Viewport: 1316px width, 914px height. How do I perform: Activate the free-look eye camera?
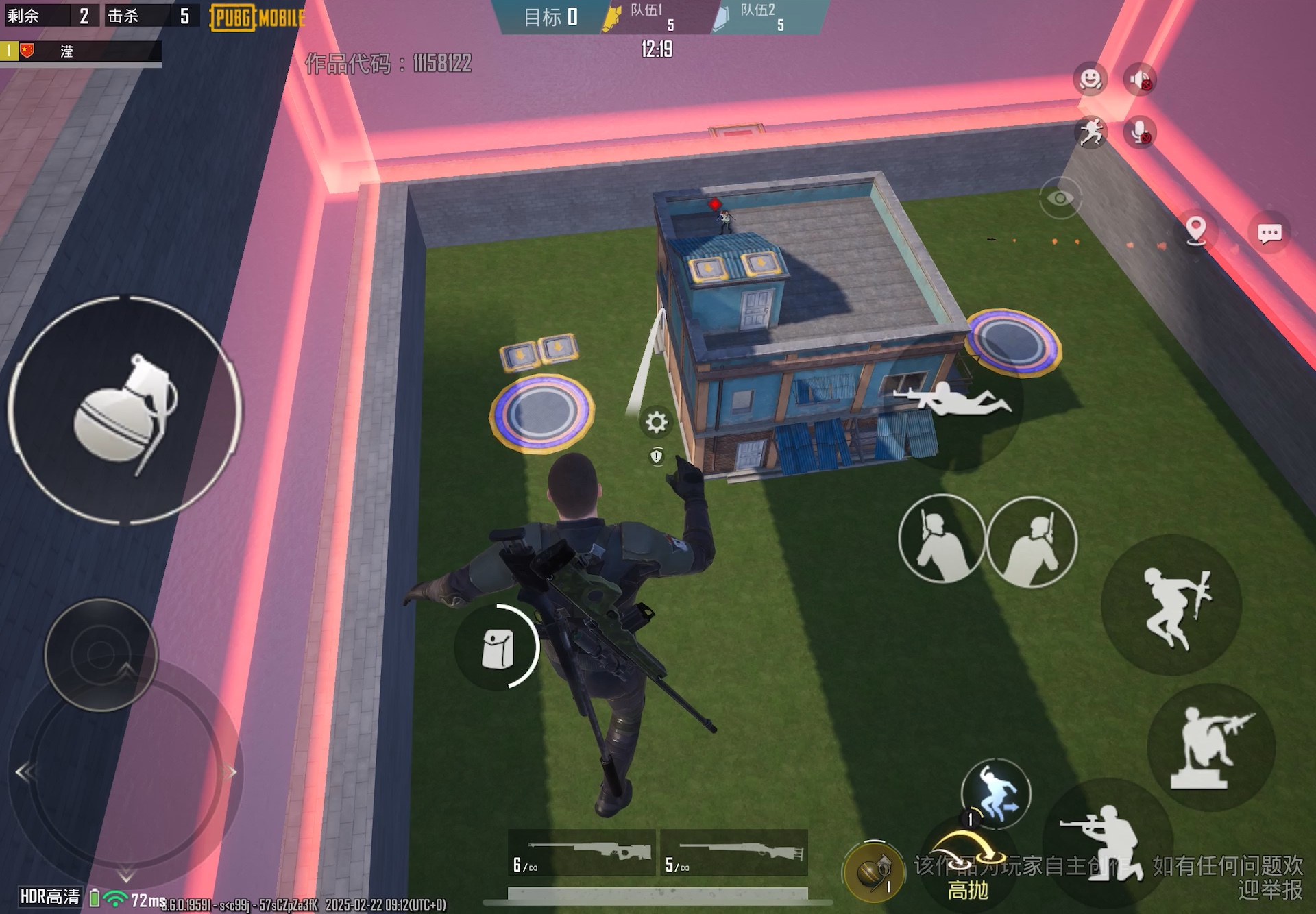(x=1061, y=197)
